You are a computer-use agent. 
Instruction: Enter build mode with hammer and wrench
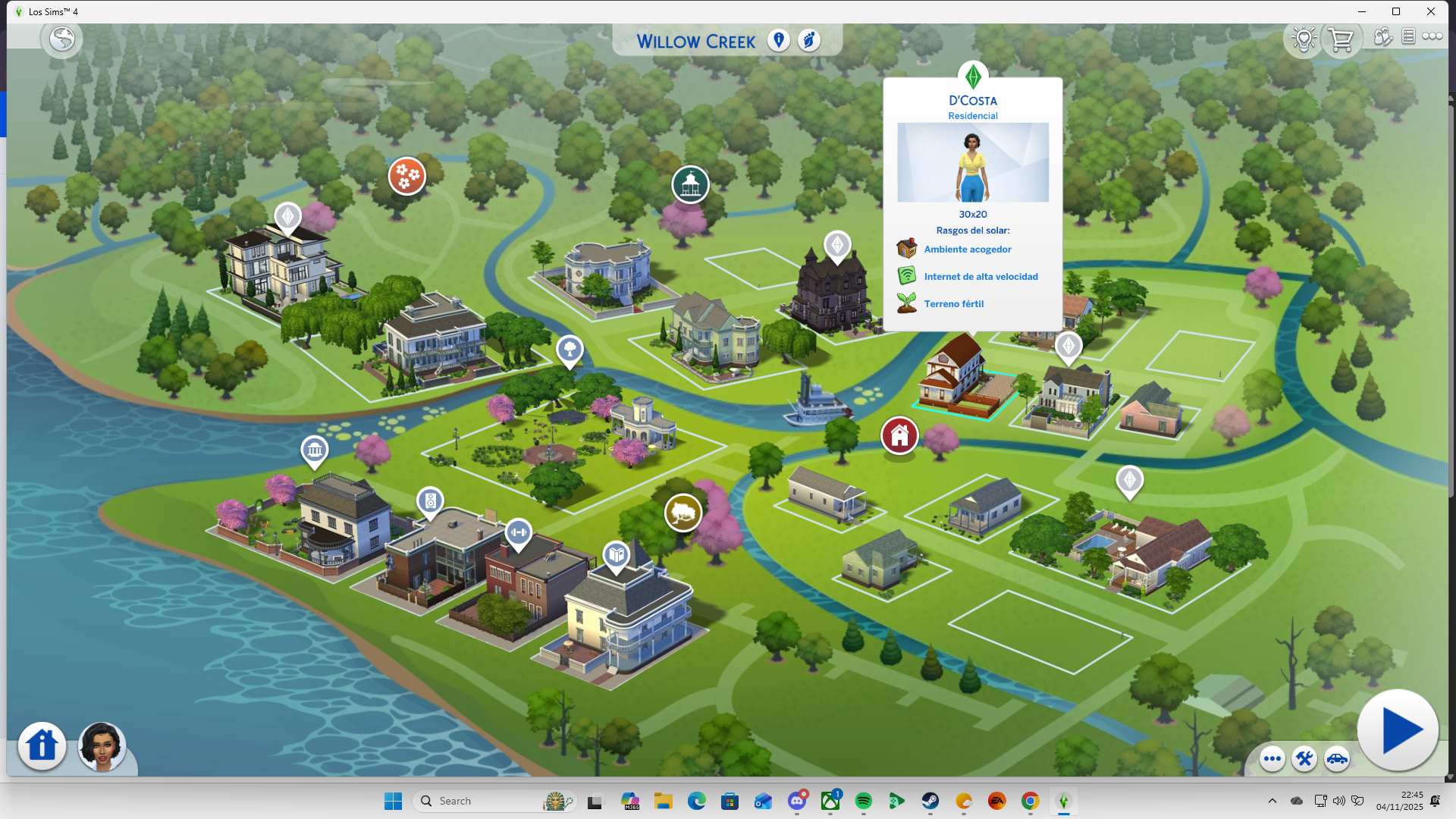1304,758
